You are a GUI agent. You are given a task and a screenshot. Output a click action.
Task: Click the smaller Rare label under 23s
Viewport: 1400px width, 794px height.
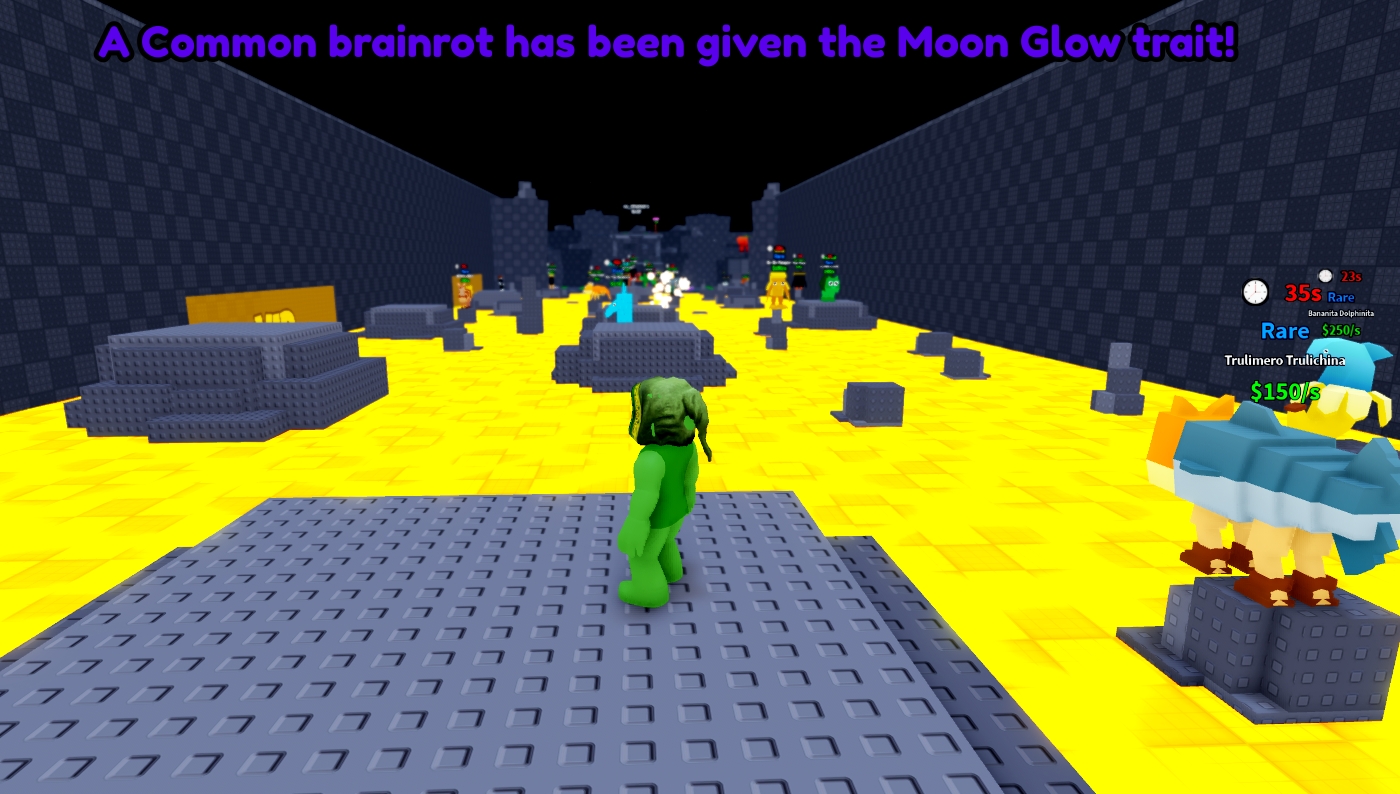click(x=1340, y=297)
